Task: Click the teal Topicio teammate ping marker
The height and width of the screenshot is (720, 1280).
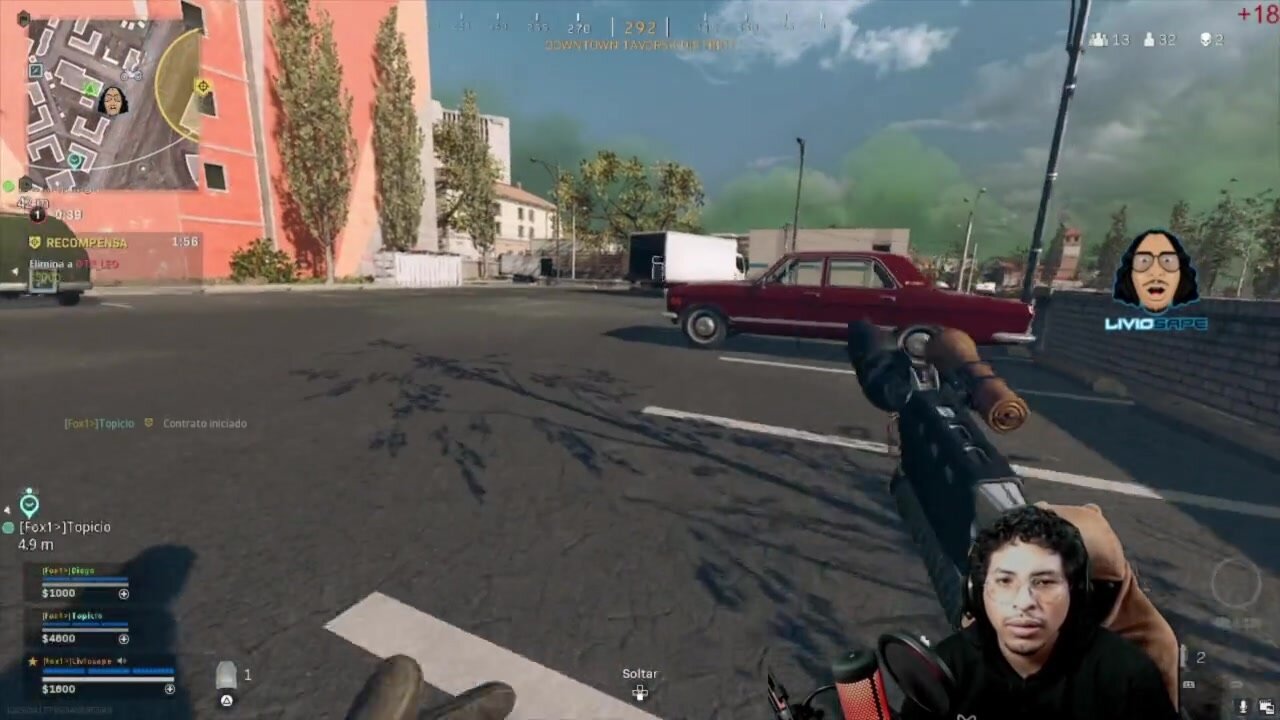Action: (x=29, y=502)
